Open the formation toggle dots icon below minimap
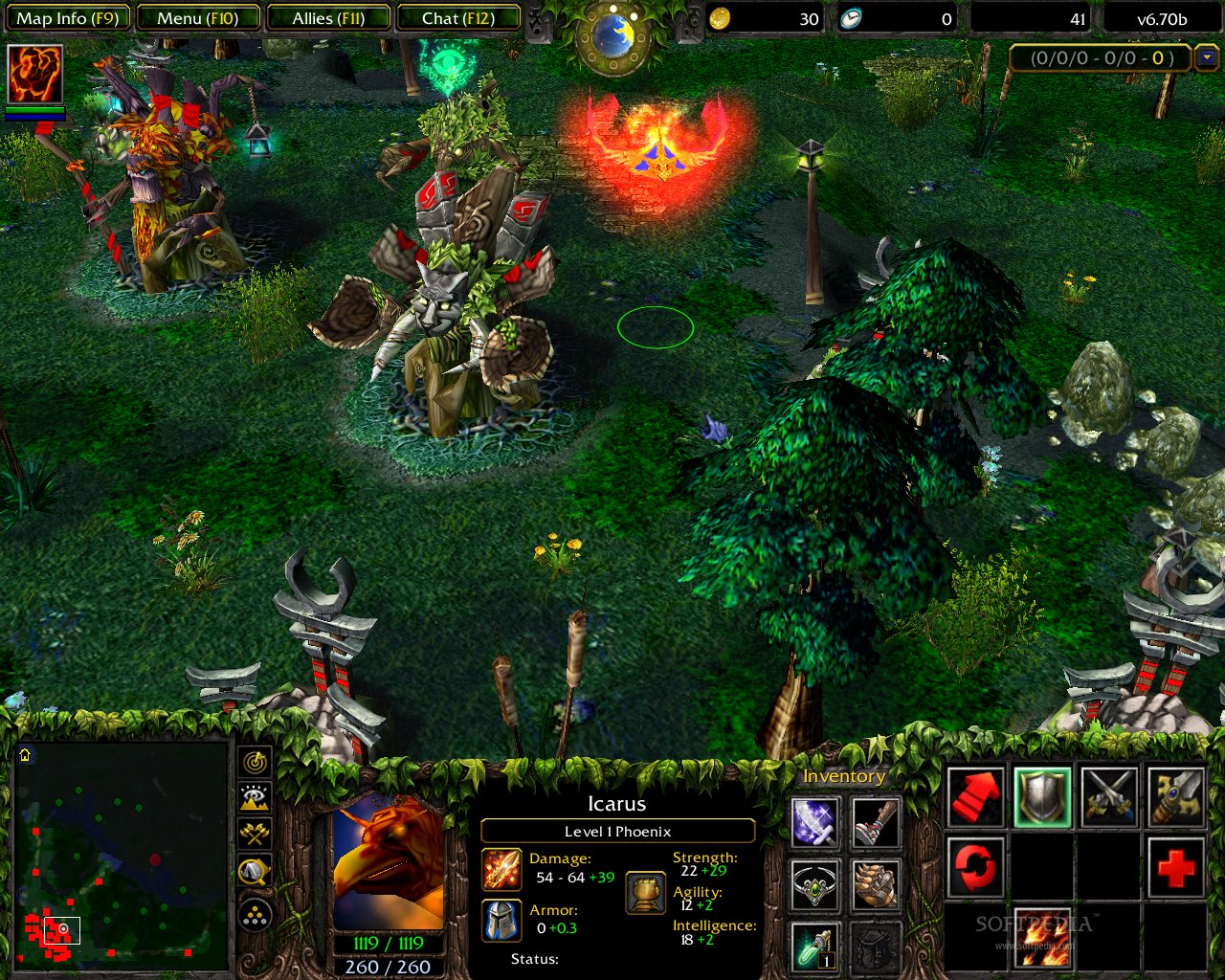Screen dimensions: 1225x980 [254, 914]
